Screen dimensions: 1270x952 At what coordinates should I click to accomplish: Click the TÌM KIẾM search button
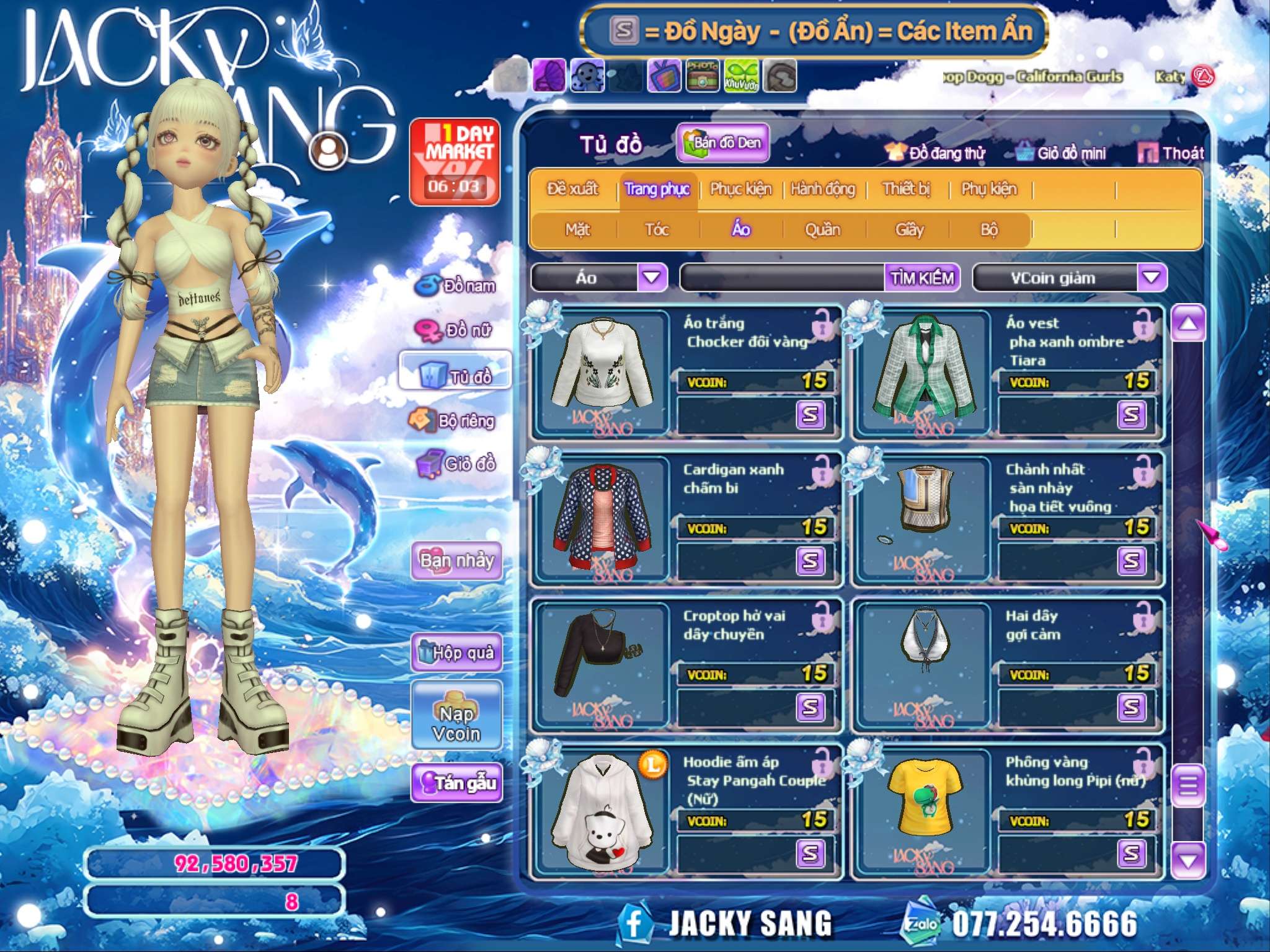[922, 278]
